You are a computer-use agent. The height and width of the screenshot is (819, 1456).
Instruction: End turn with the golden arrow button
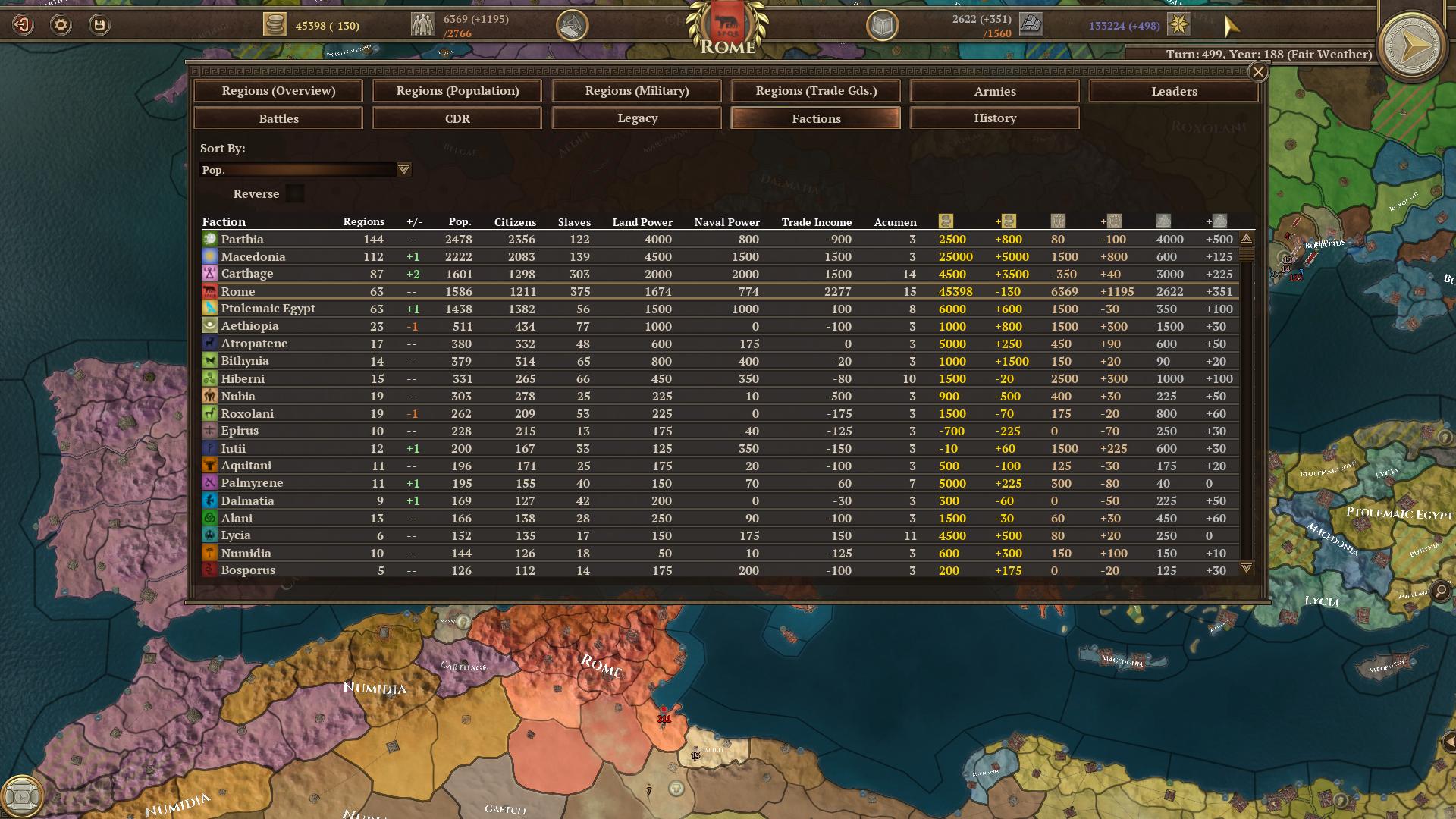coord(1411,47)
